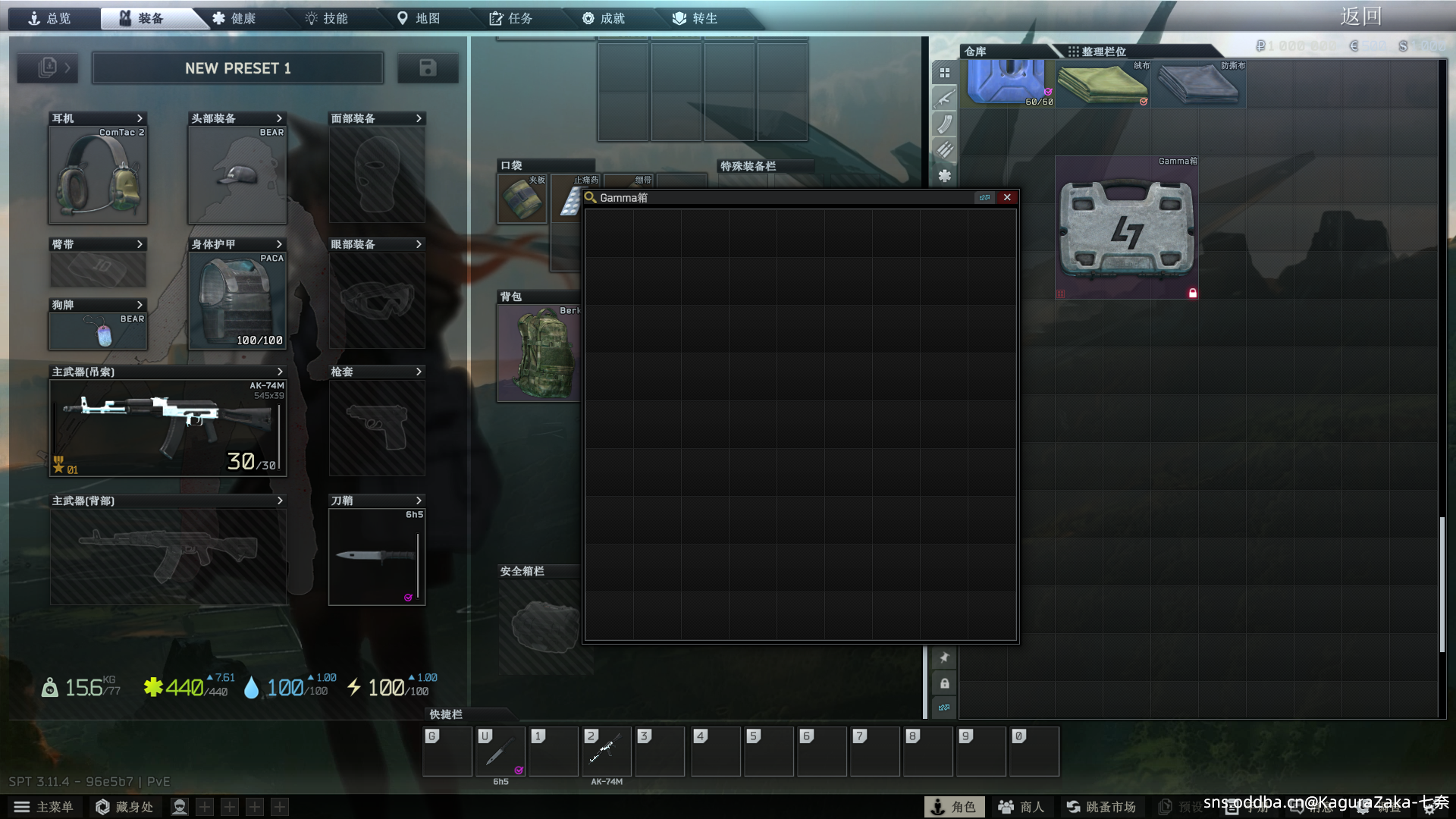Viewport: 1456px width, 819px height.
Task: Open the 跳蚤市场 flea market
Action: click(x=1101, y=807)
